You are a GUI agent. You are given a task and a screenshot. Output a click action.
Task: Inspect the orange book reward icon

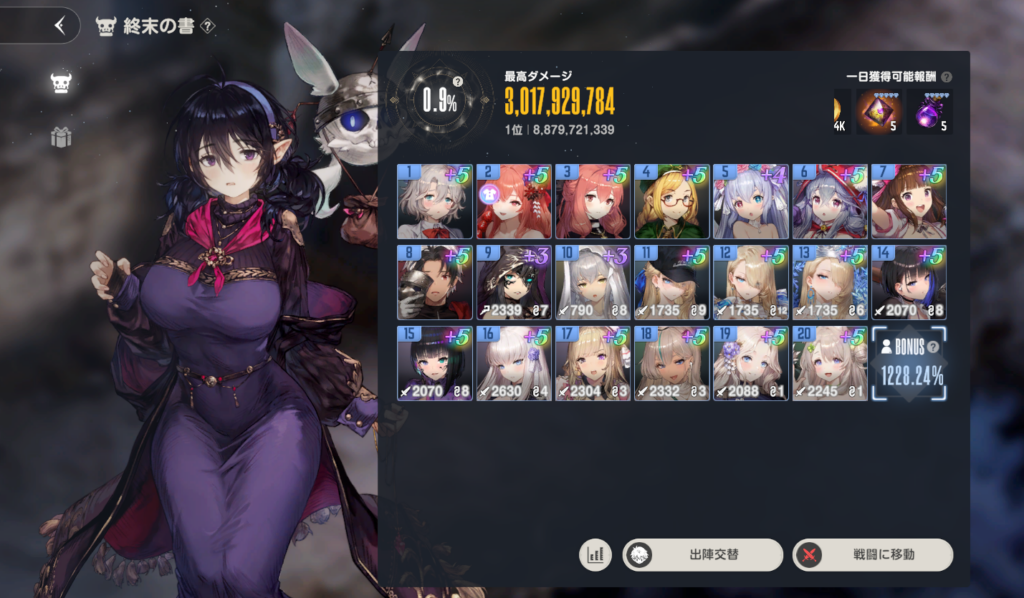[x=879, y=112]
